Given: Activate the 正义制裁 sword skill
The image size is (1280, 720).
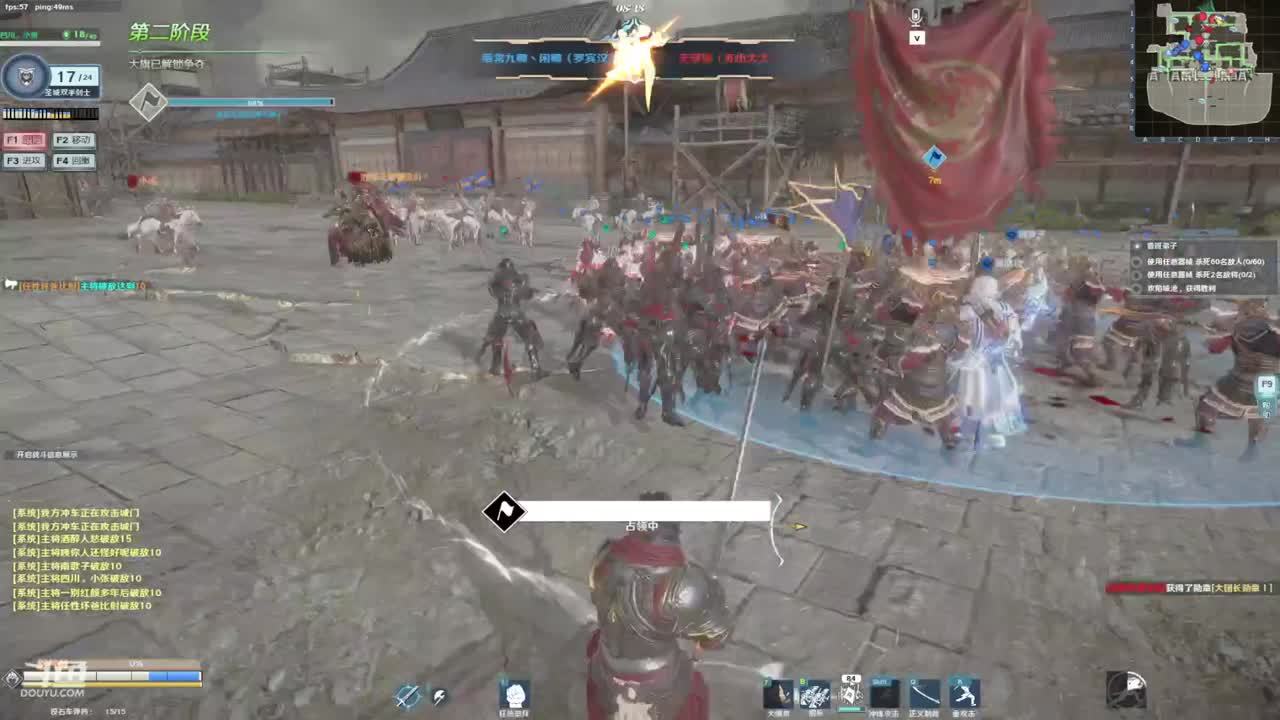Looking at the screenshot, I should (x=925, y=693).
